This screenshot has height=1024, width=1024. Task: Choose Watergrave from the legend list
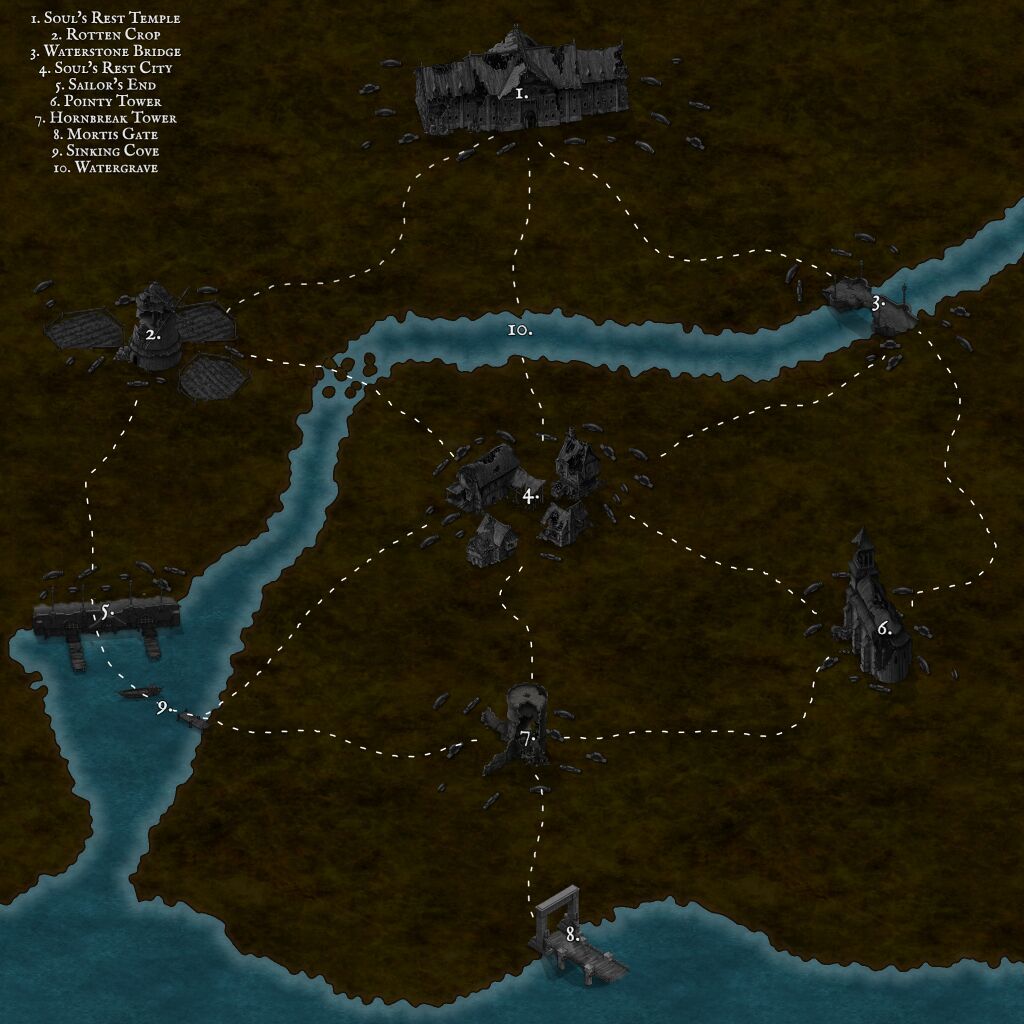pos(105,167)
